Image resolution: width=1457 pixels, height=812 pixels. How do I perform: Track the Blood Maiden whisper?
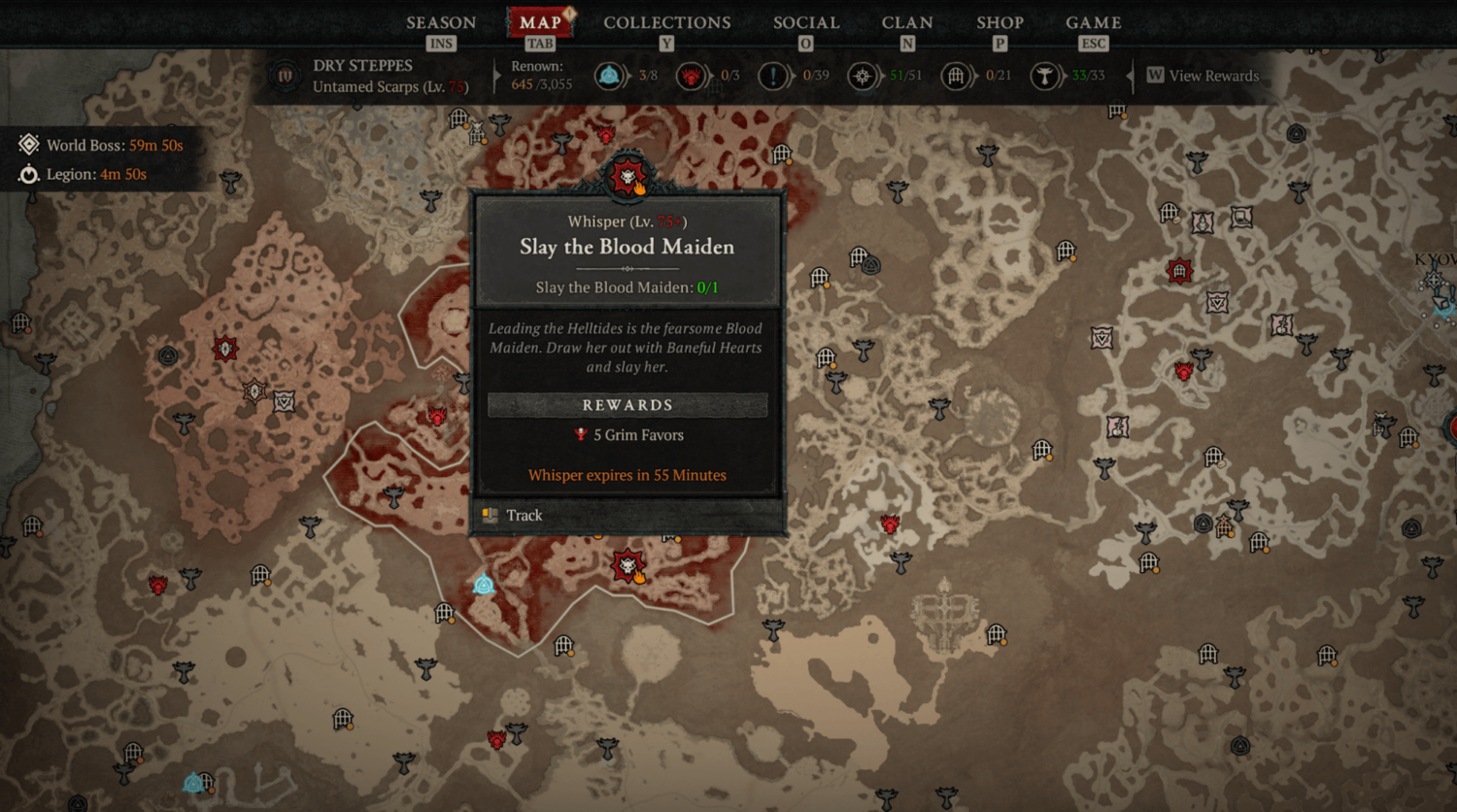pyautogui.click(x=525, y=516)
